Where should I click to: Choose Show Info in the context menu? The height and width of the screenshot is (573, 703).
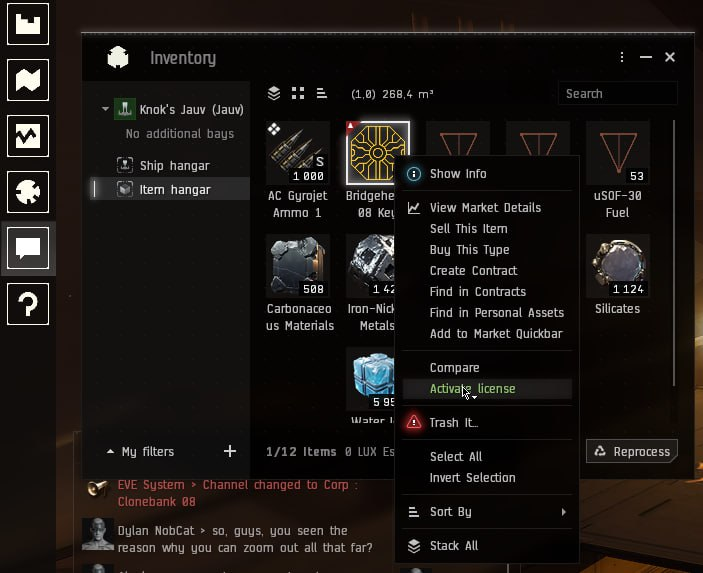pos(457,174)
